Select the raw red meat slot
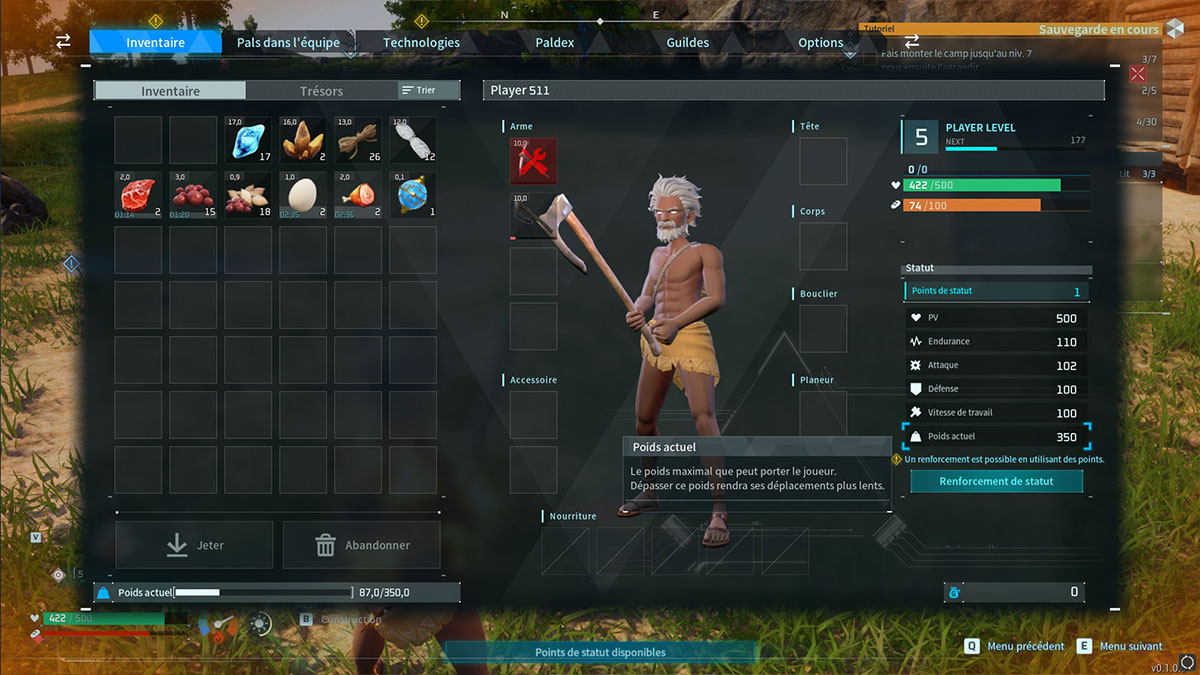1200x675 pixels. 138,195
